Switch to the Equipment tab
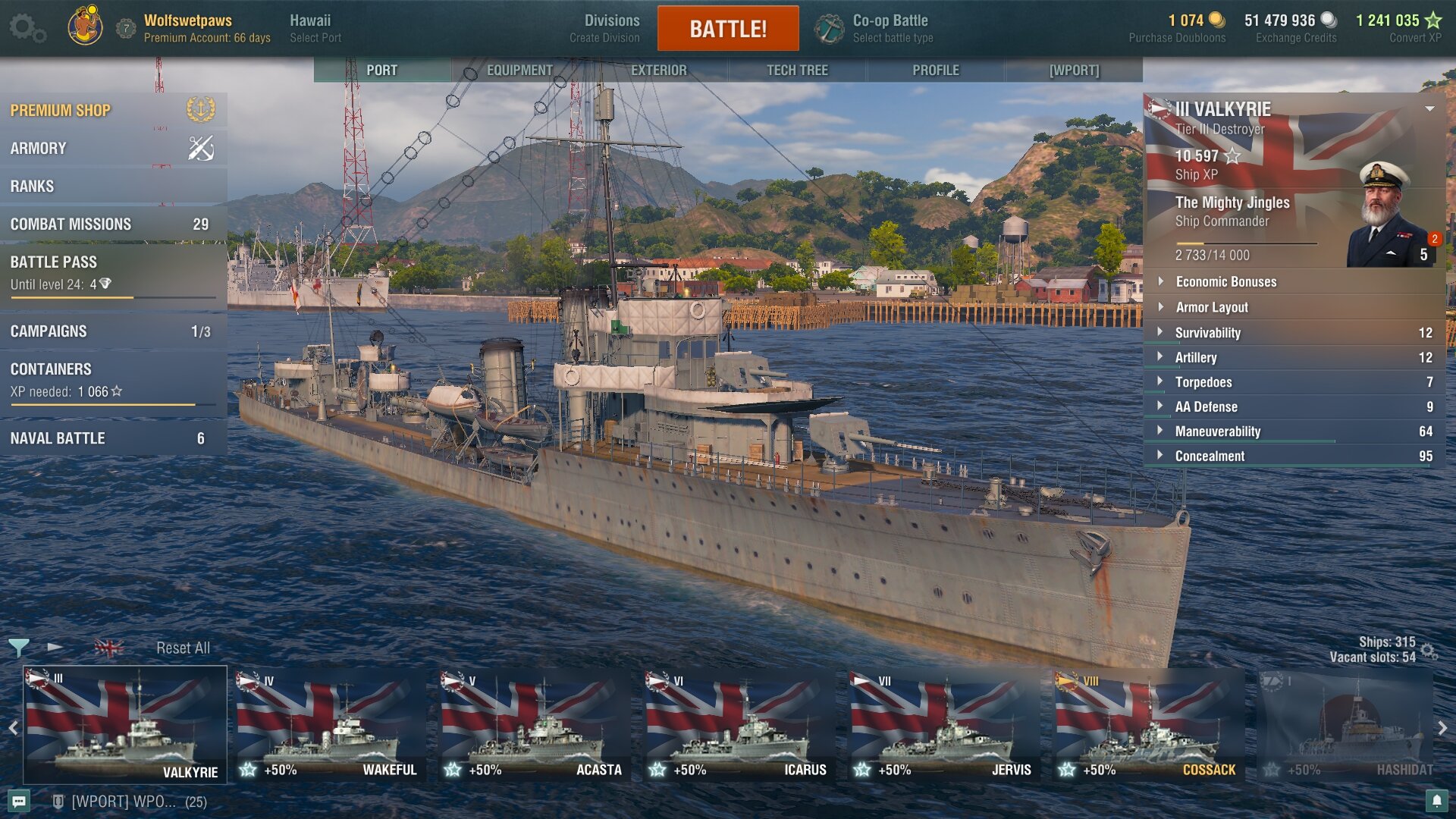Screen dimensions: 1456x819 click(x=519, y=70)
